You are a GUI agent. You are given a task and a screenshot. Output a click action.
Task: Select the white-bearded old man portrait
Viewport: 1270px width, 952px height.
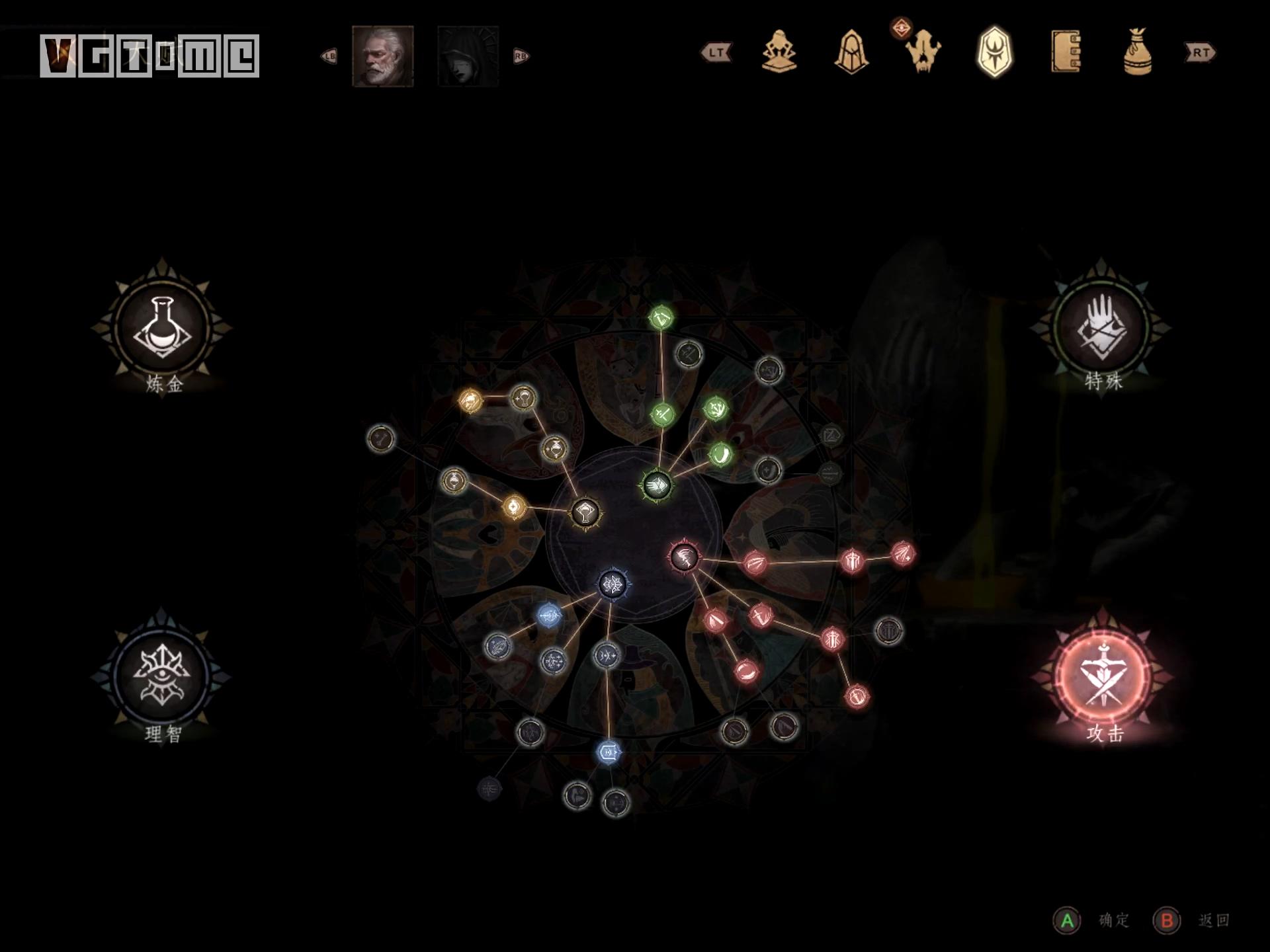[382, 56]
